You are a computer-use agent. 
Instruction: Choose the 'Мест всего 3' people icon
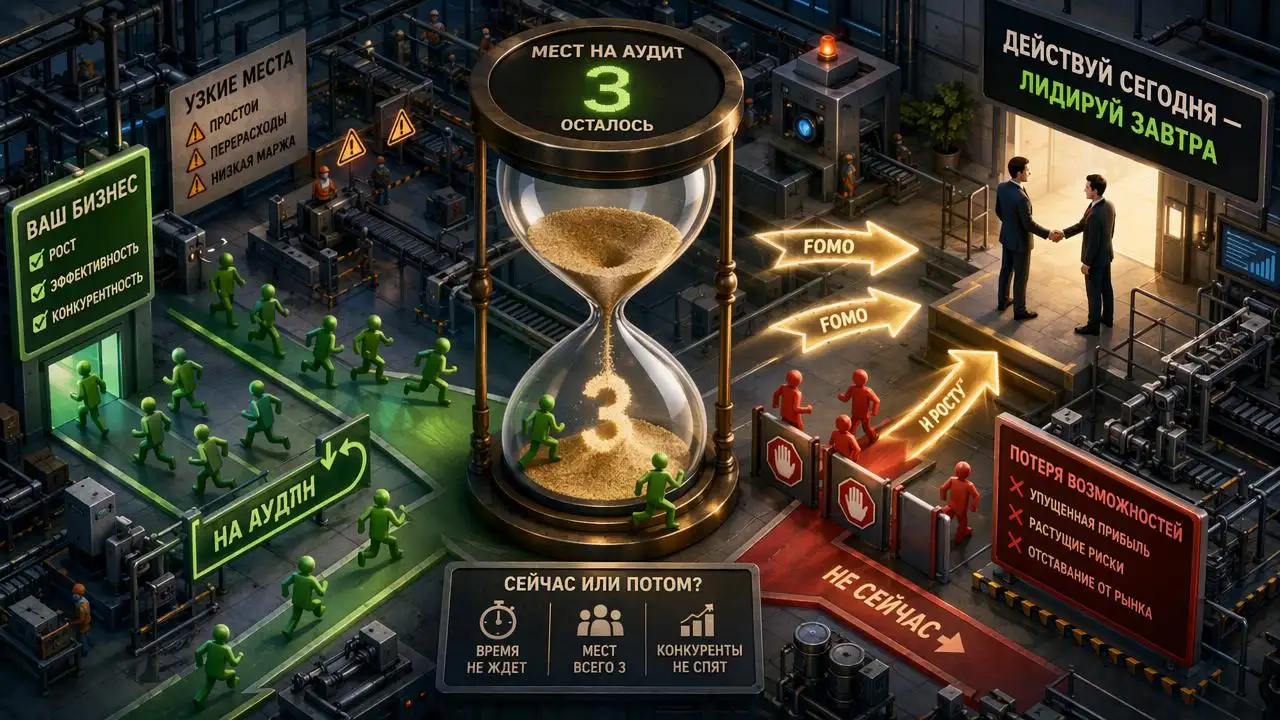point(599,622)
